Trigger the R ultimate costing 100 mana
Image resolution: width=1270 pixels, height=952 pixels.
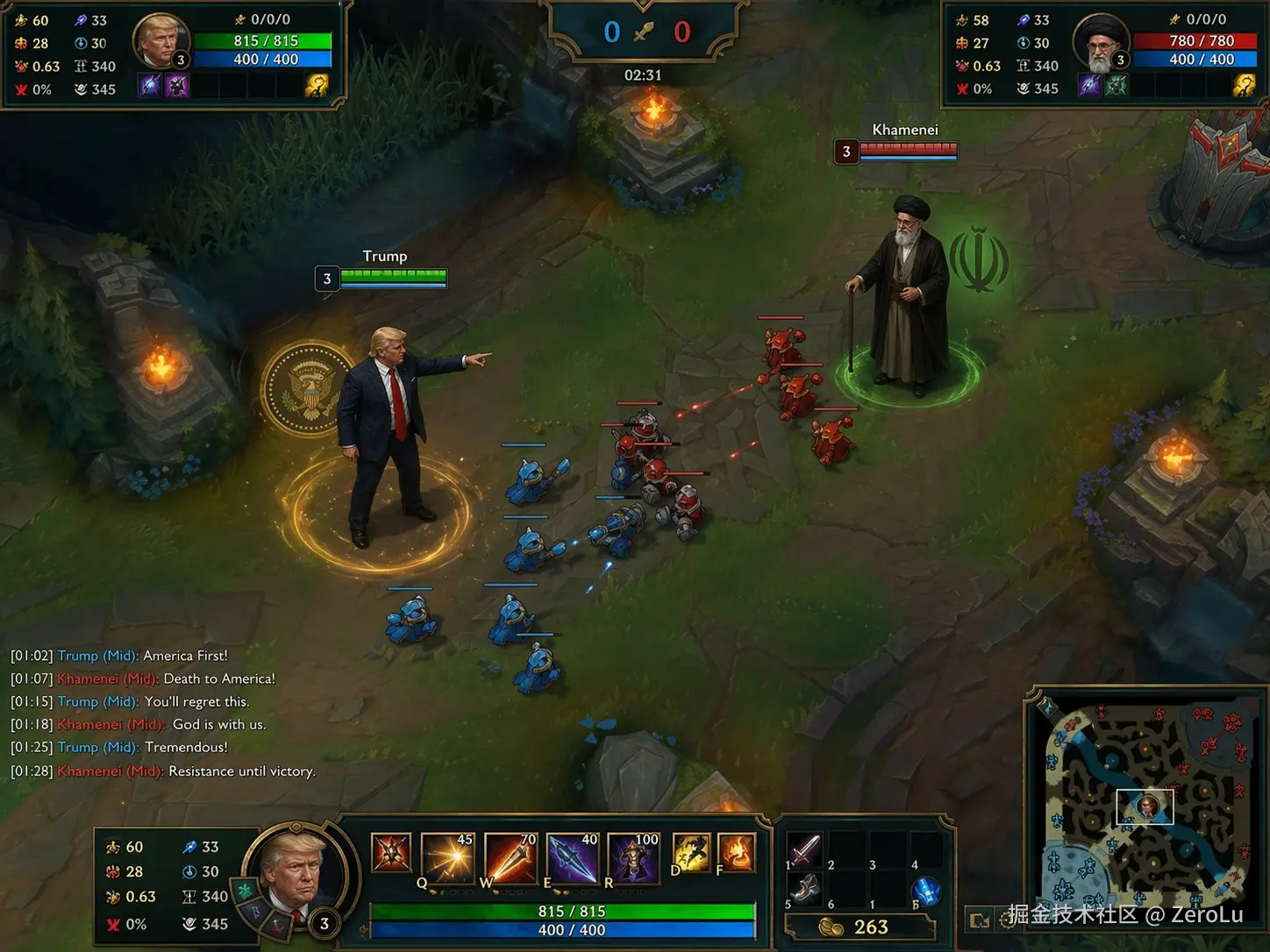pos(634,856)
